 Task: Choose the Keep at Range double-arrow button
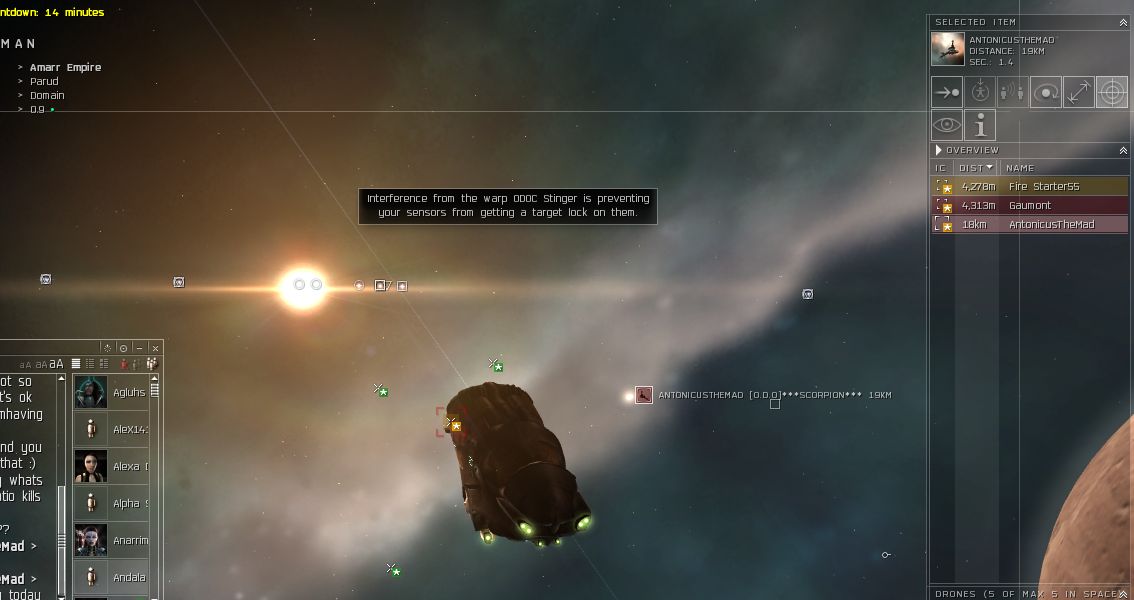coord(1078,92)
